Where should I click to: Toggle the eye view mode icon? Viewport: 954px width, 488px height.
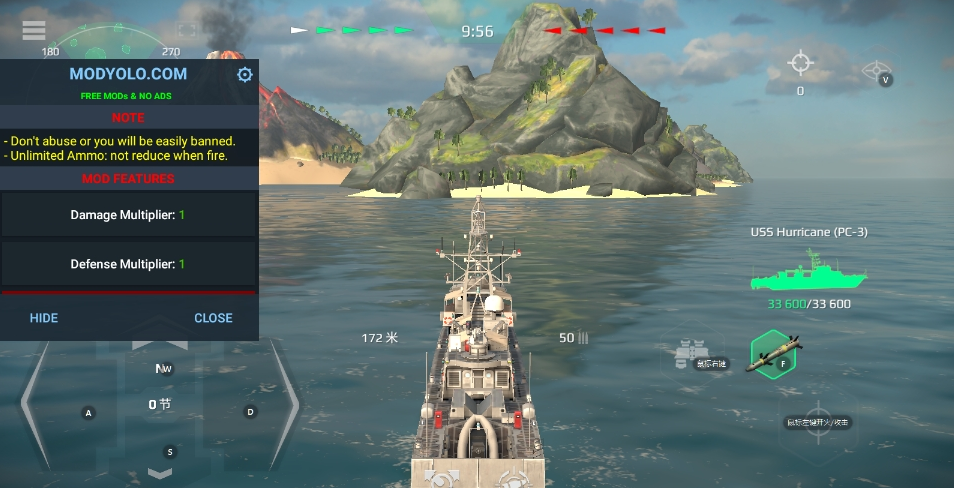pos(876,71)
